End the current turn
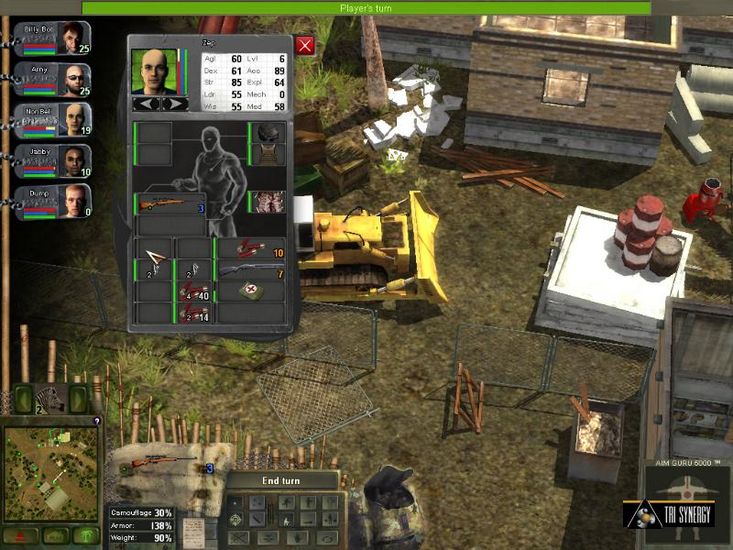Screen dimensions: 733x550 [281, 480]
